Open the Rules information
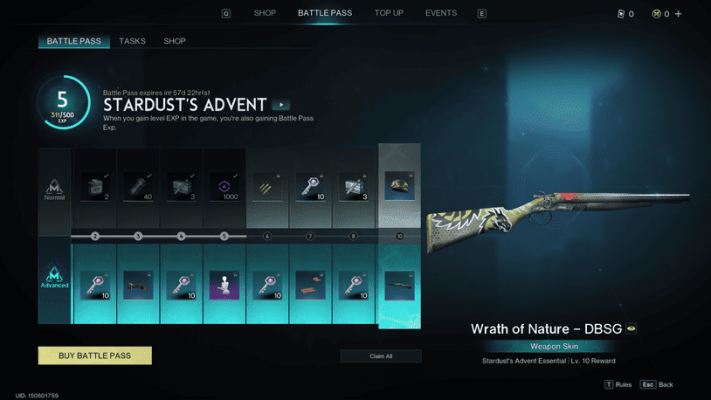The image size is (711, 400). click(616, 384)
